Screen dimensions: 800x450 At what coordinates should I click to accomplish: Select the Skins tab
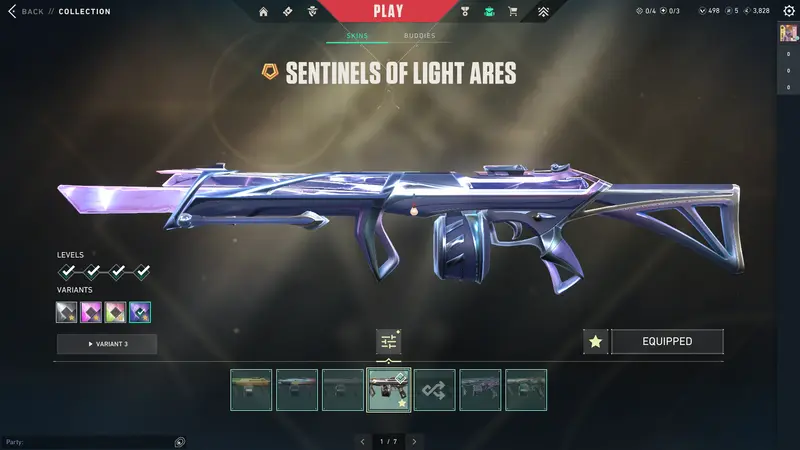click(x=357, y=36)
